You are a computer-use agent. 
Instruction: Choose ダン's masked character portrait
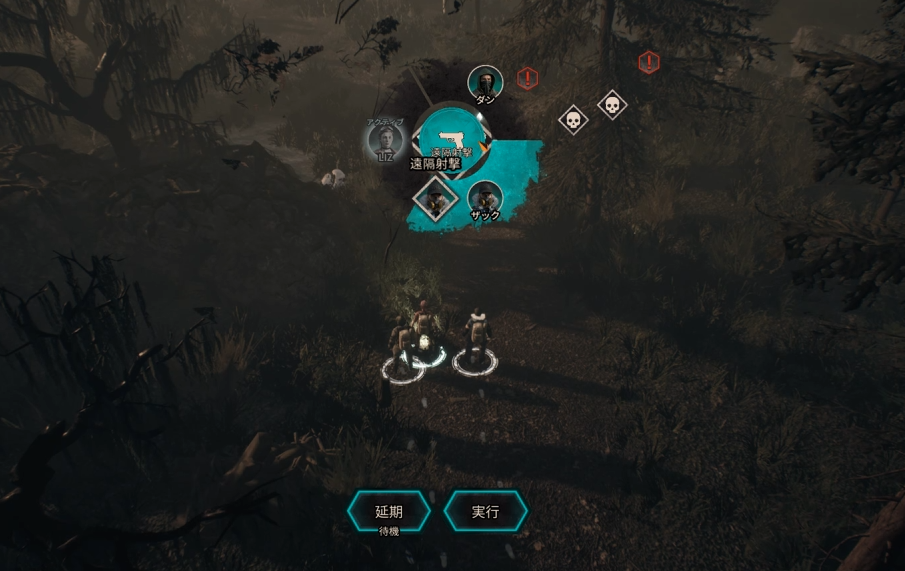click(x=485, y=82)
